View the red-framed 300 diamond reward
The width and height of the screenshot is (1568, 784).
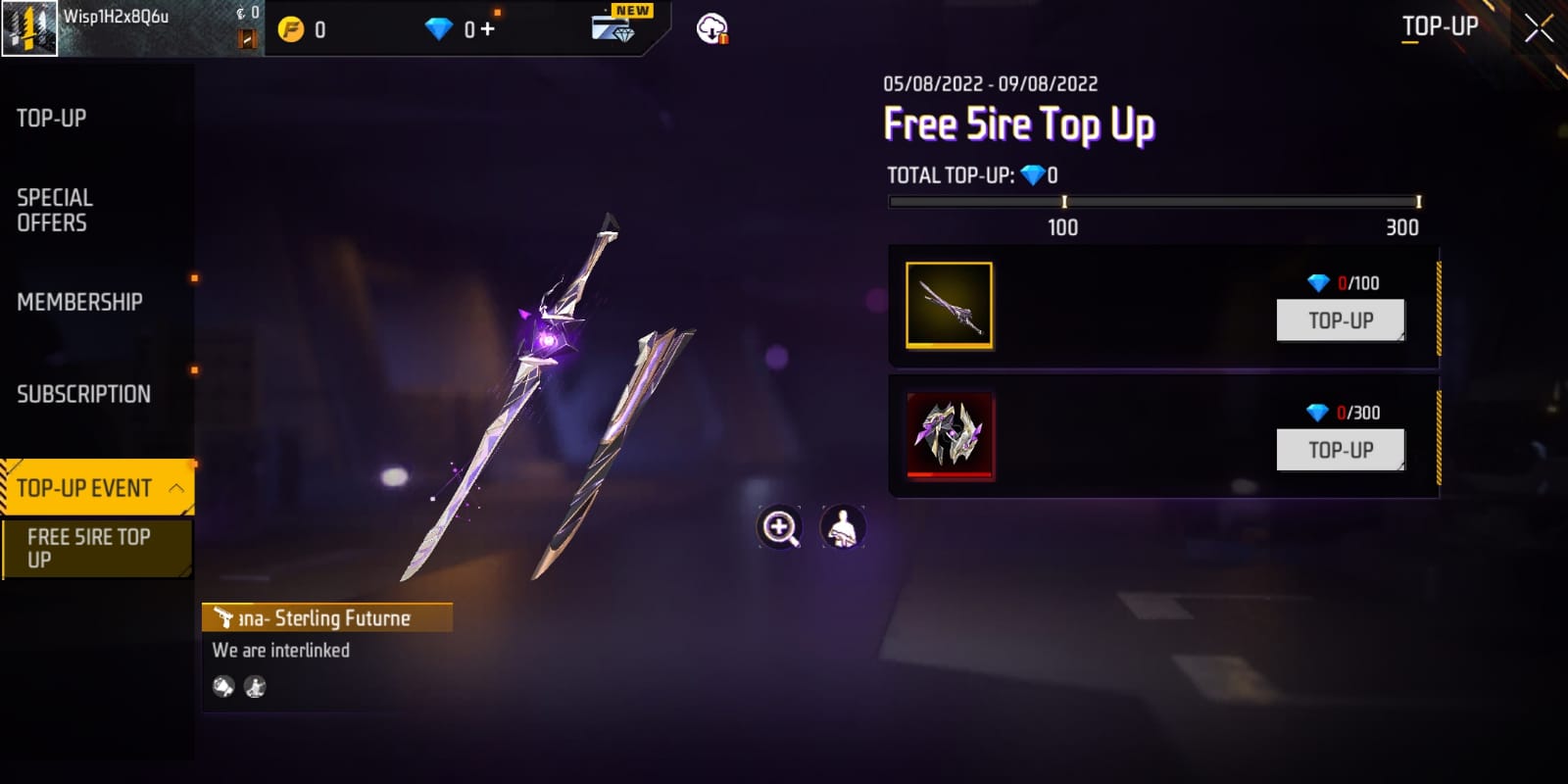point(950,435)
